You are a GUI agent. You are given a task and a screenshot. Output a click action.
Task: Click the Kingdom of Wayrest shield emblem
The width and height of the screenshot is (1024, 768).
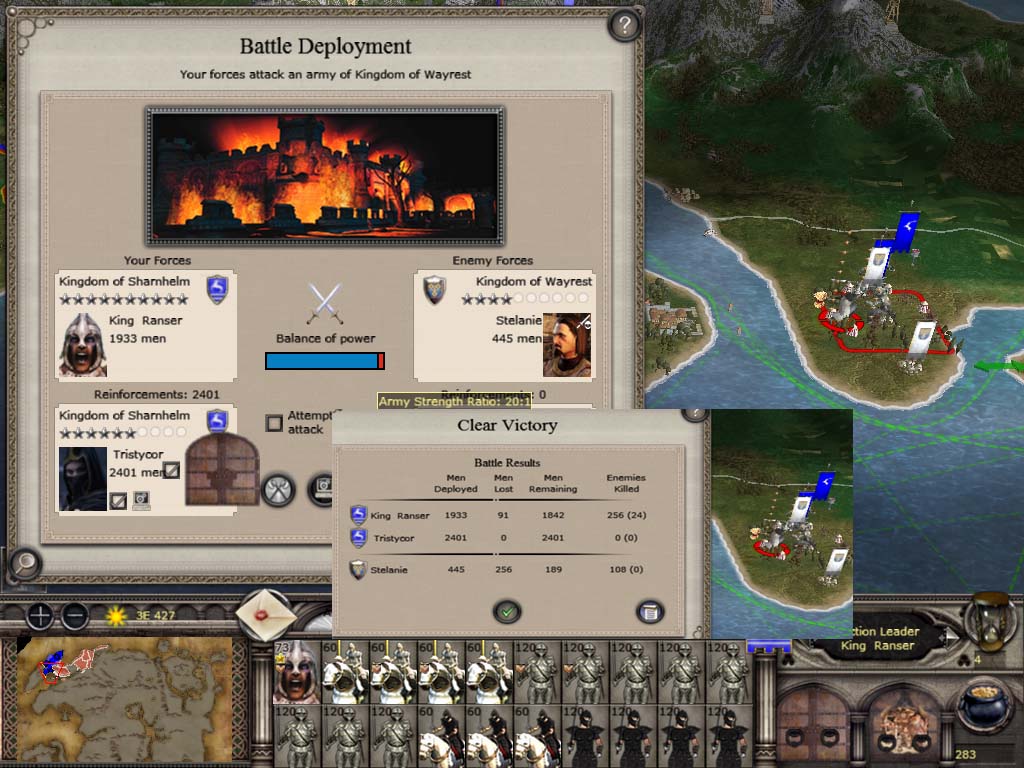[434, 290]
